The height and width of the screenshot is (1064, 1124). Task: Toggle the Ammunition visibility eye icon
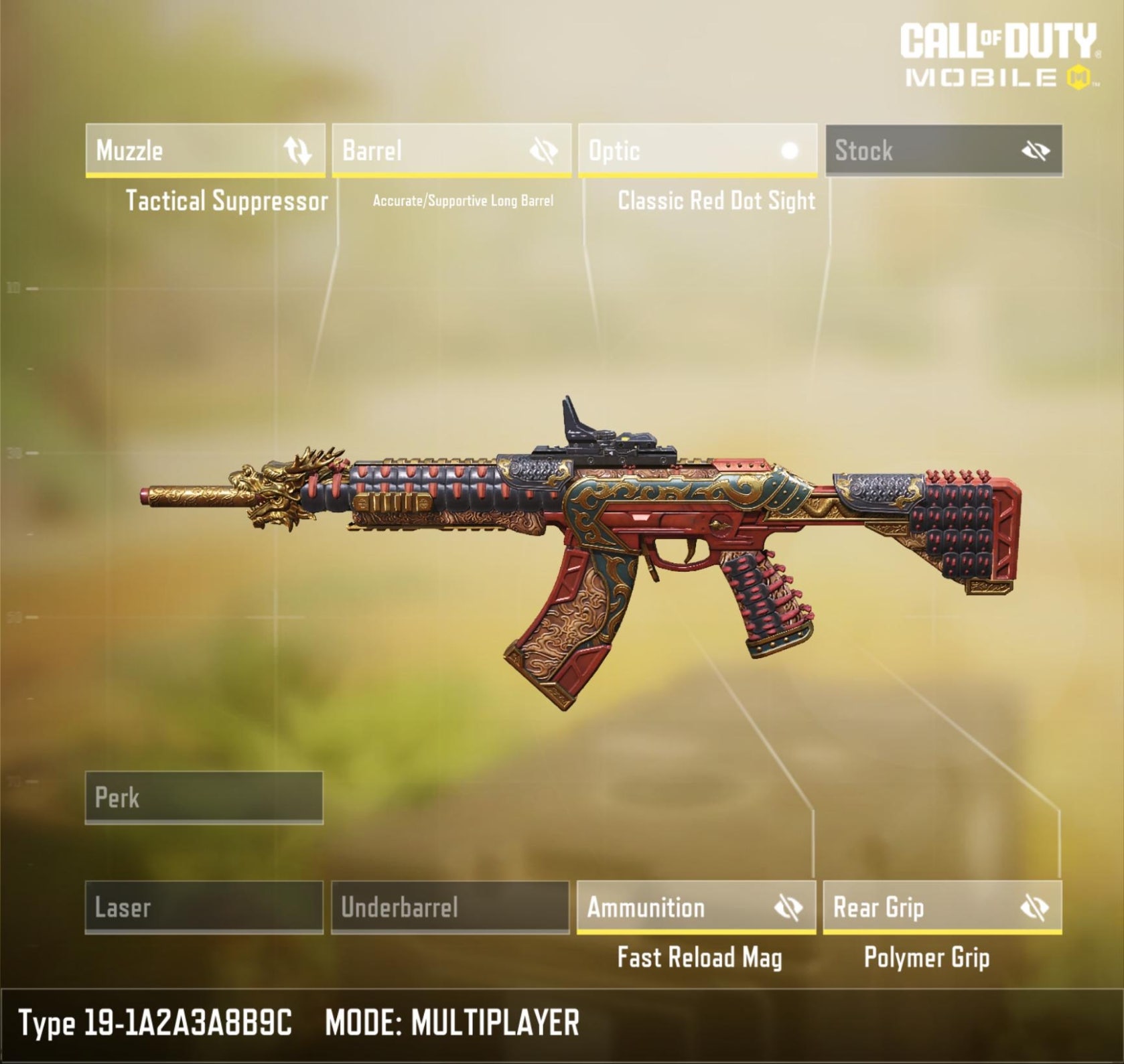pyautogui.click(x=788, y=908)
